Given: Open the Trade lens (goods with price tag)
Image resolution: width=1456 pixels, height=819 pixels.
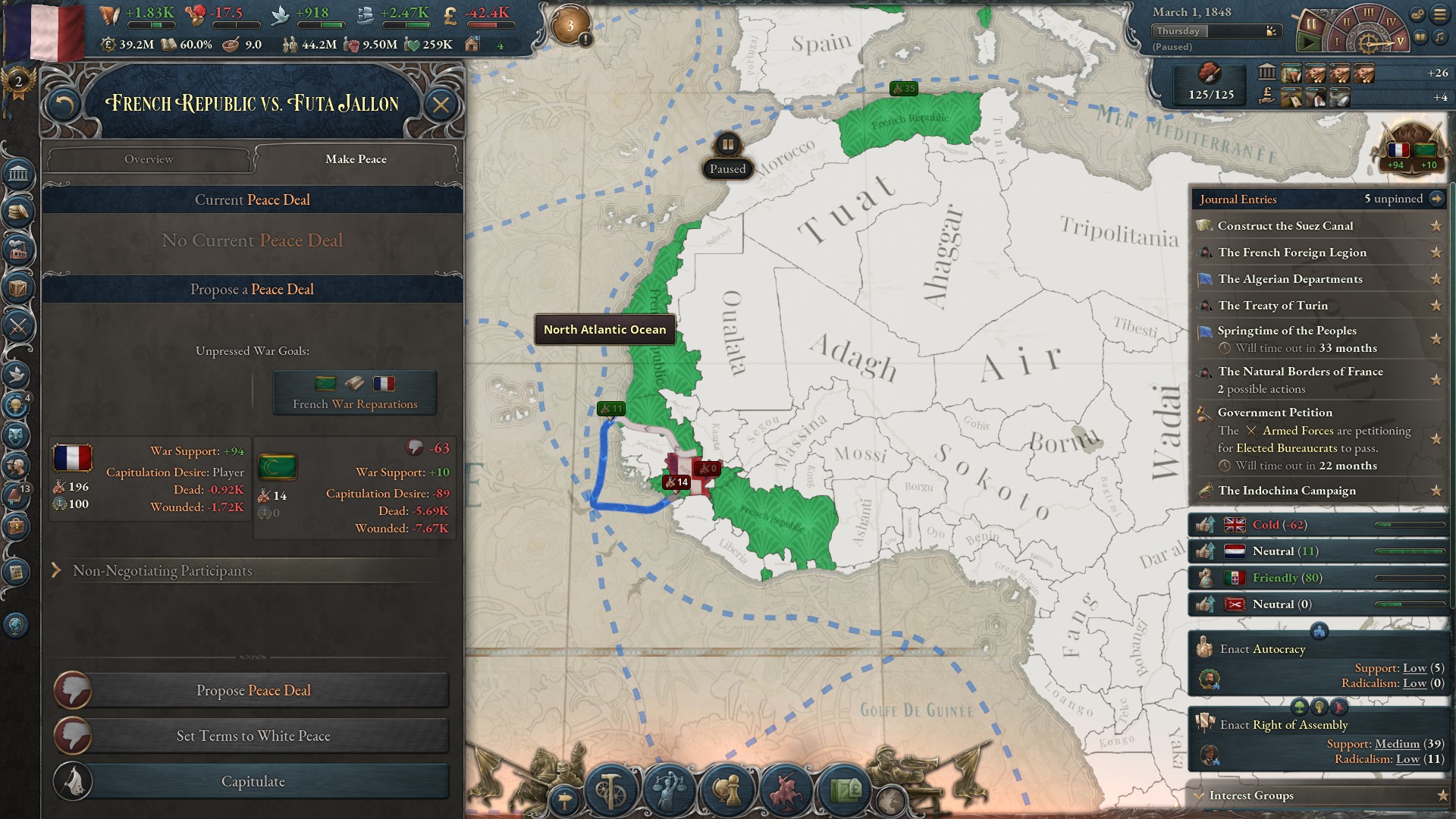Looking at the screenshot, I should pos(847,789).
